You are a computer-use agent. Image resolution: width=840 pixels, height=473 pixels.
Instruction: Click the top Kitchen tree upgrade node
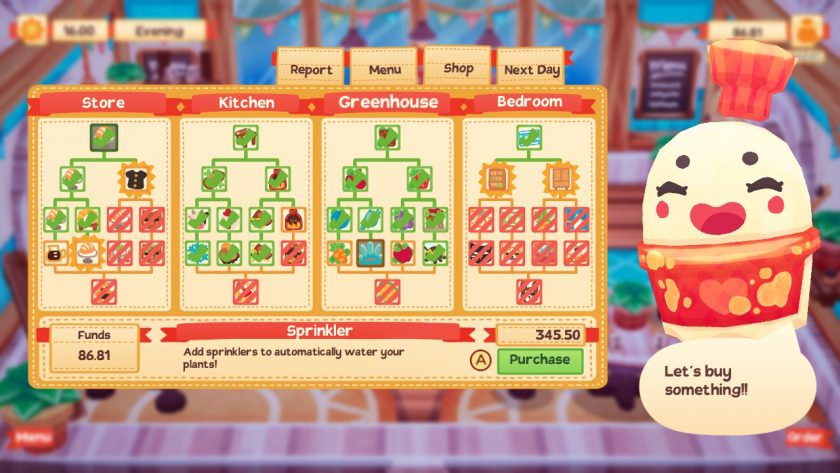pyautogui.click(x=246, y=137)
